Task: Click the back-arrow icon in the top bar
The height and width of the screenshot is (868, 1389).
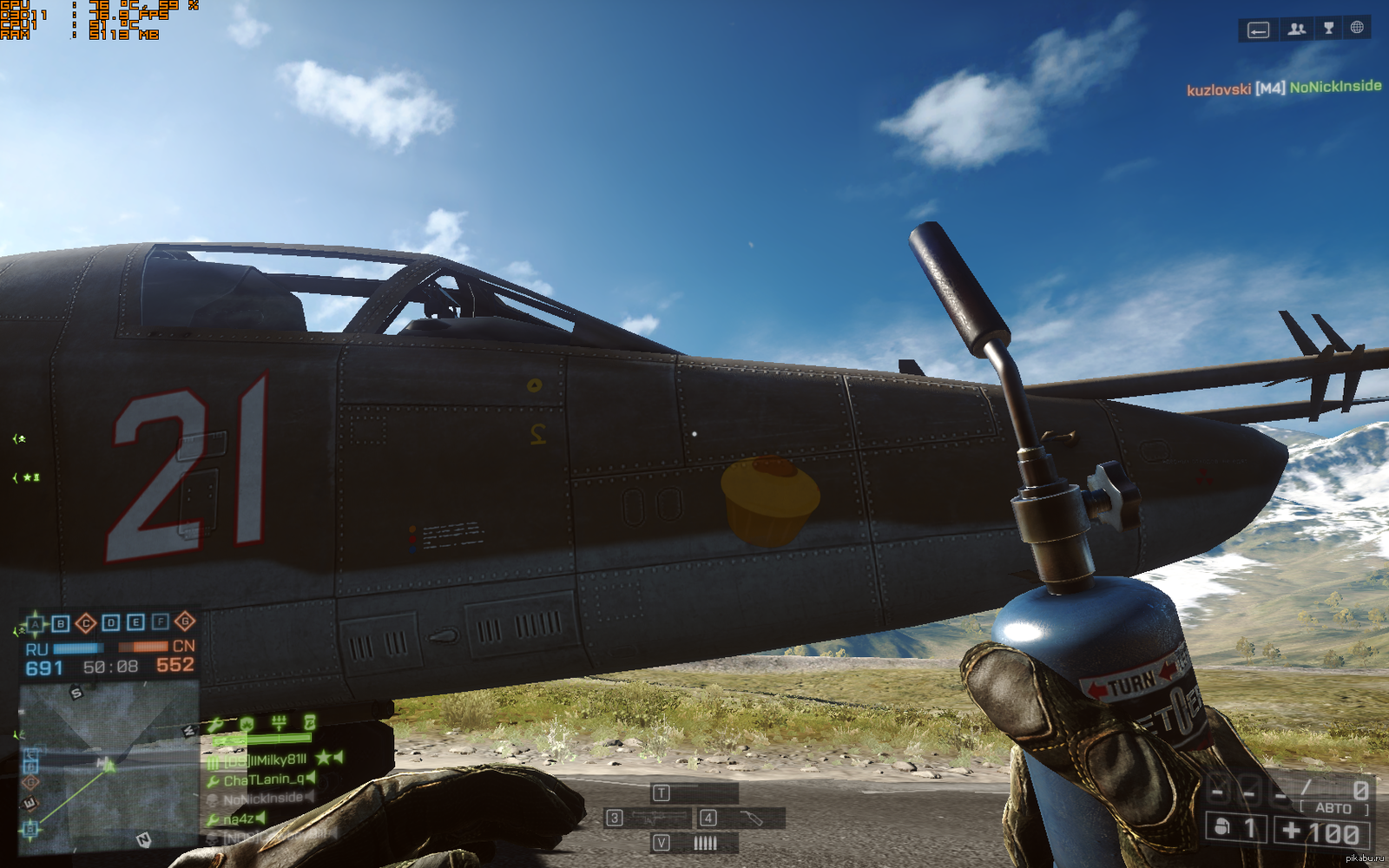Action: 1258,30
